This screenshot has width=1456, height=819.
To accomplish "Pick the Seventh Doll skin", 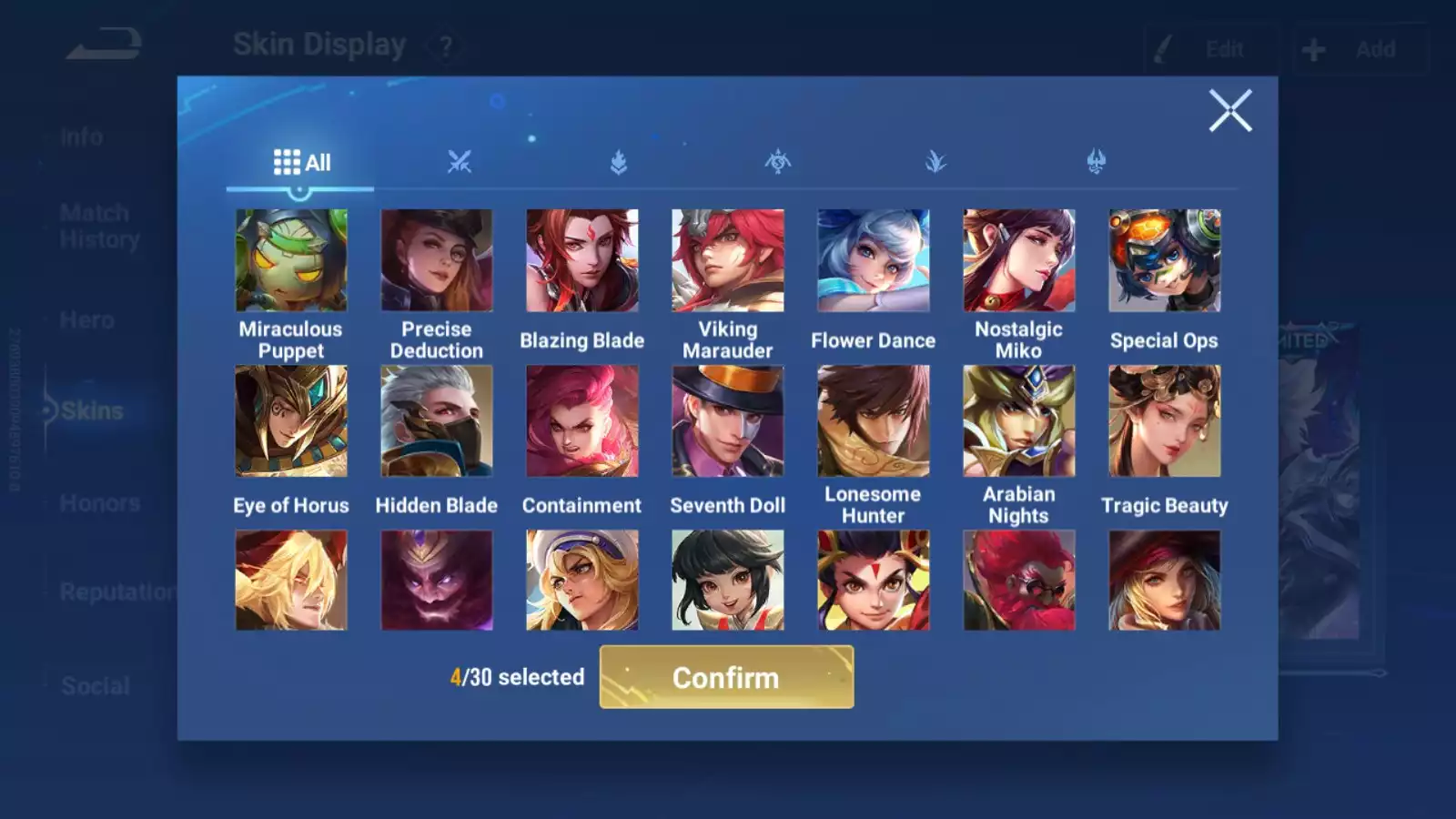I will tap(728, 421).
